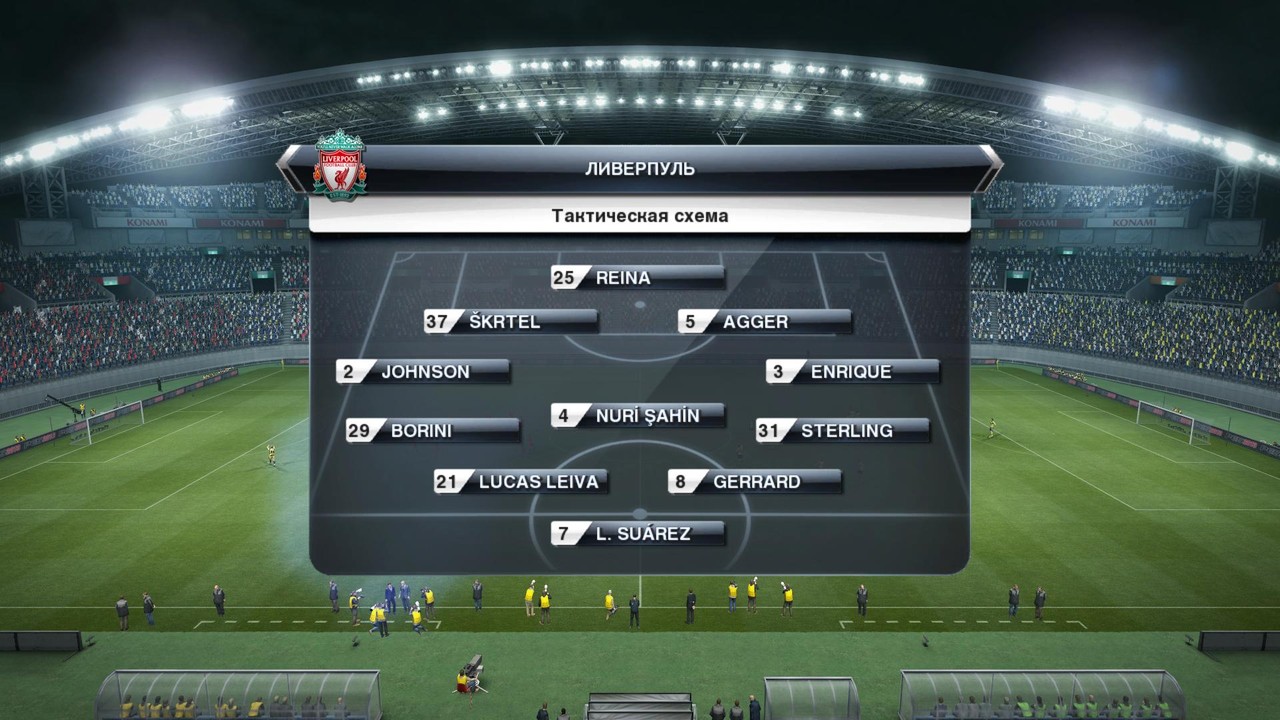The image size is (1280, 720).
Task: Select the Тактическая схема title bar
Action: click(x=640, y=216)
